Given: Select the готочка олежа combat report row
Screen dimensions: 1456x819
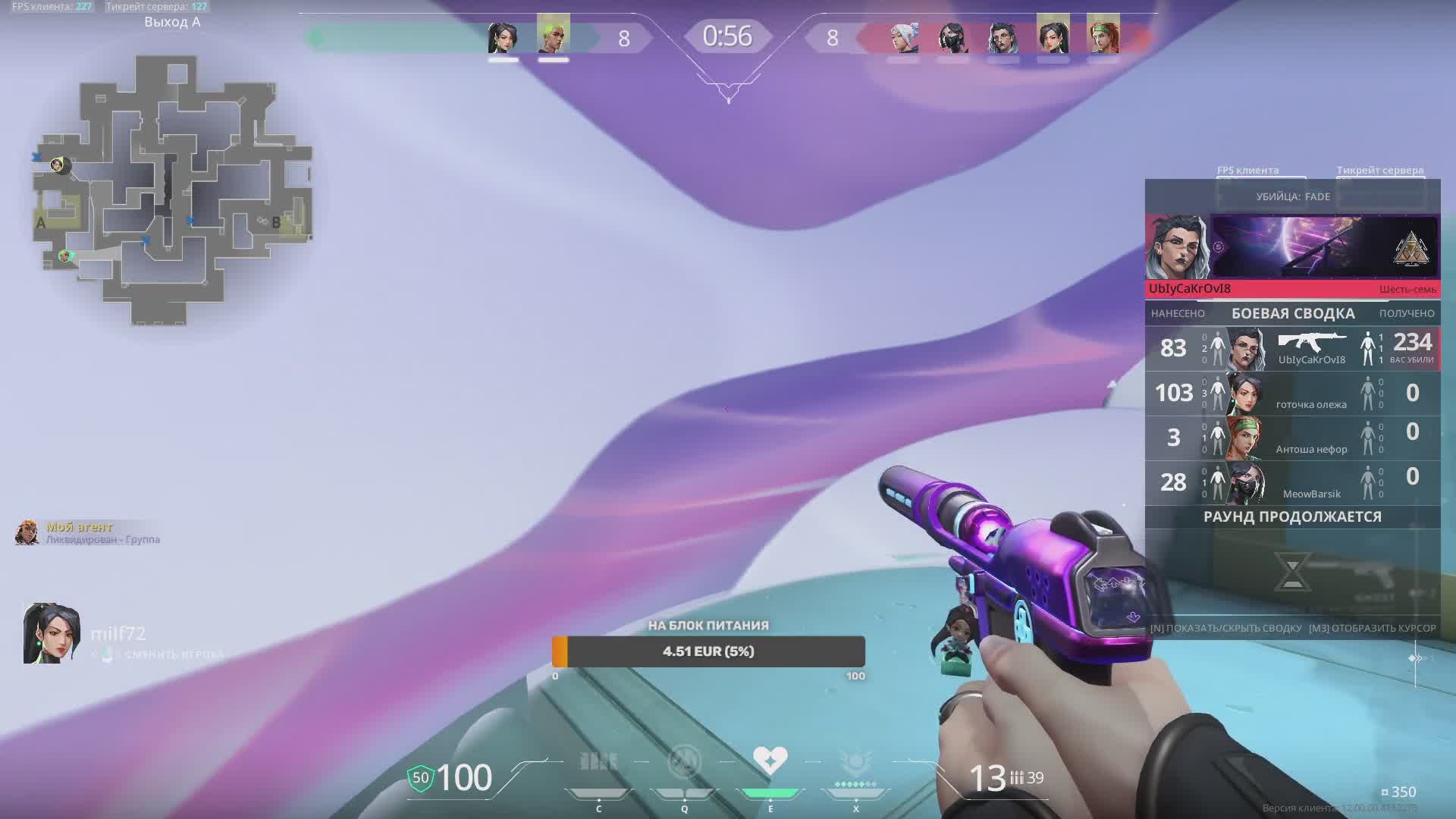Looking at the screenshot, I should coord(1292,393).
